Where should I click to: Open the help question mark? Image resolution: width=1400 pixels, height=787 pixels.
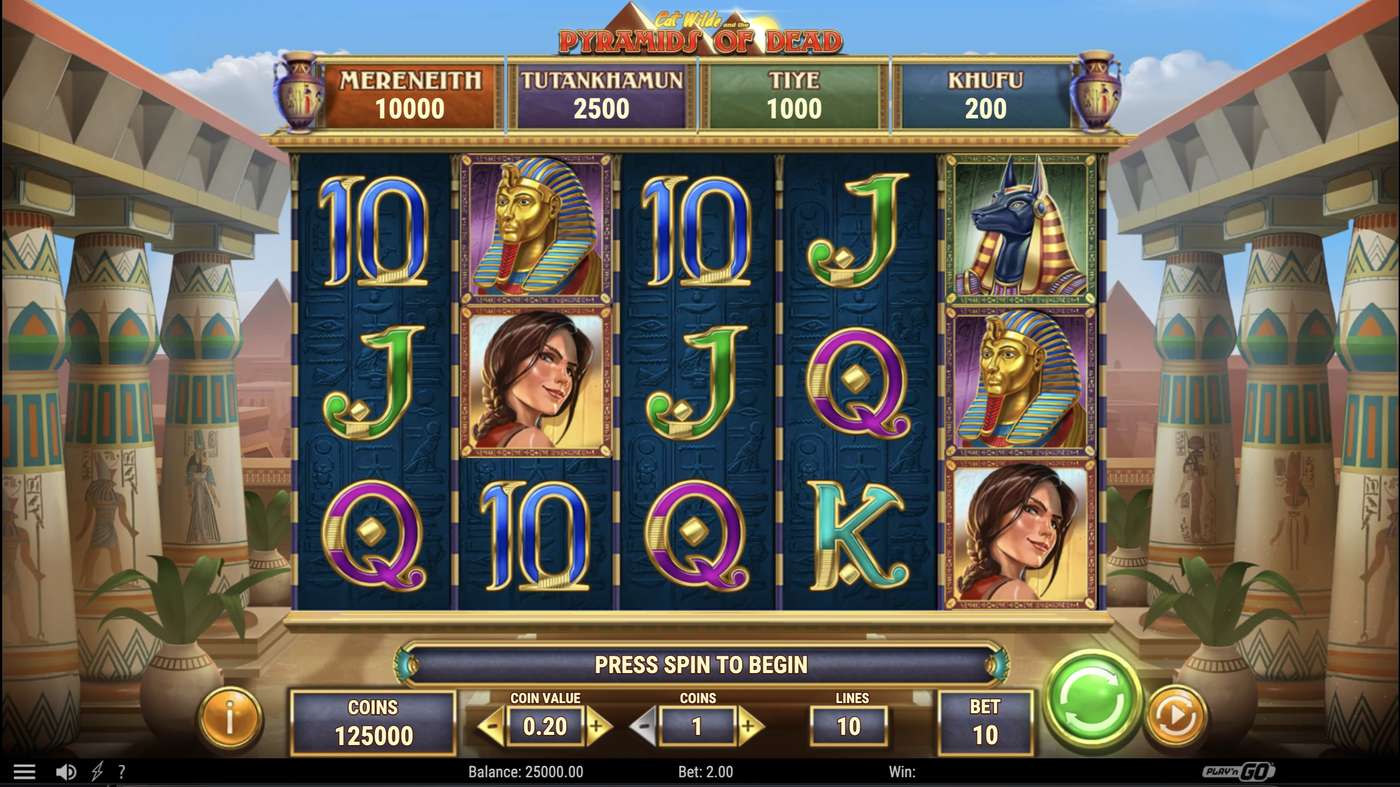122,772
